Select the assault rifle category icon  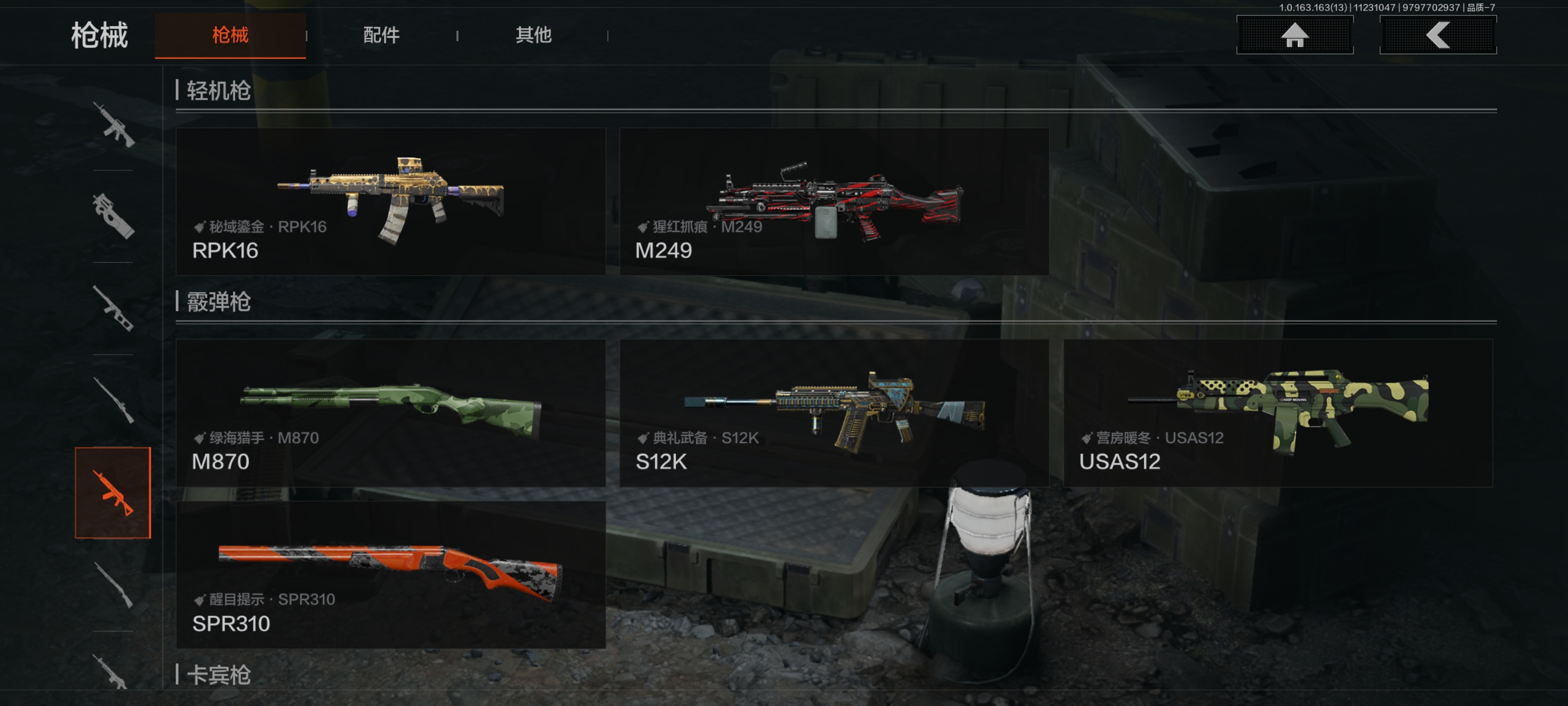[x=113, y=125]
